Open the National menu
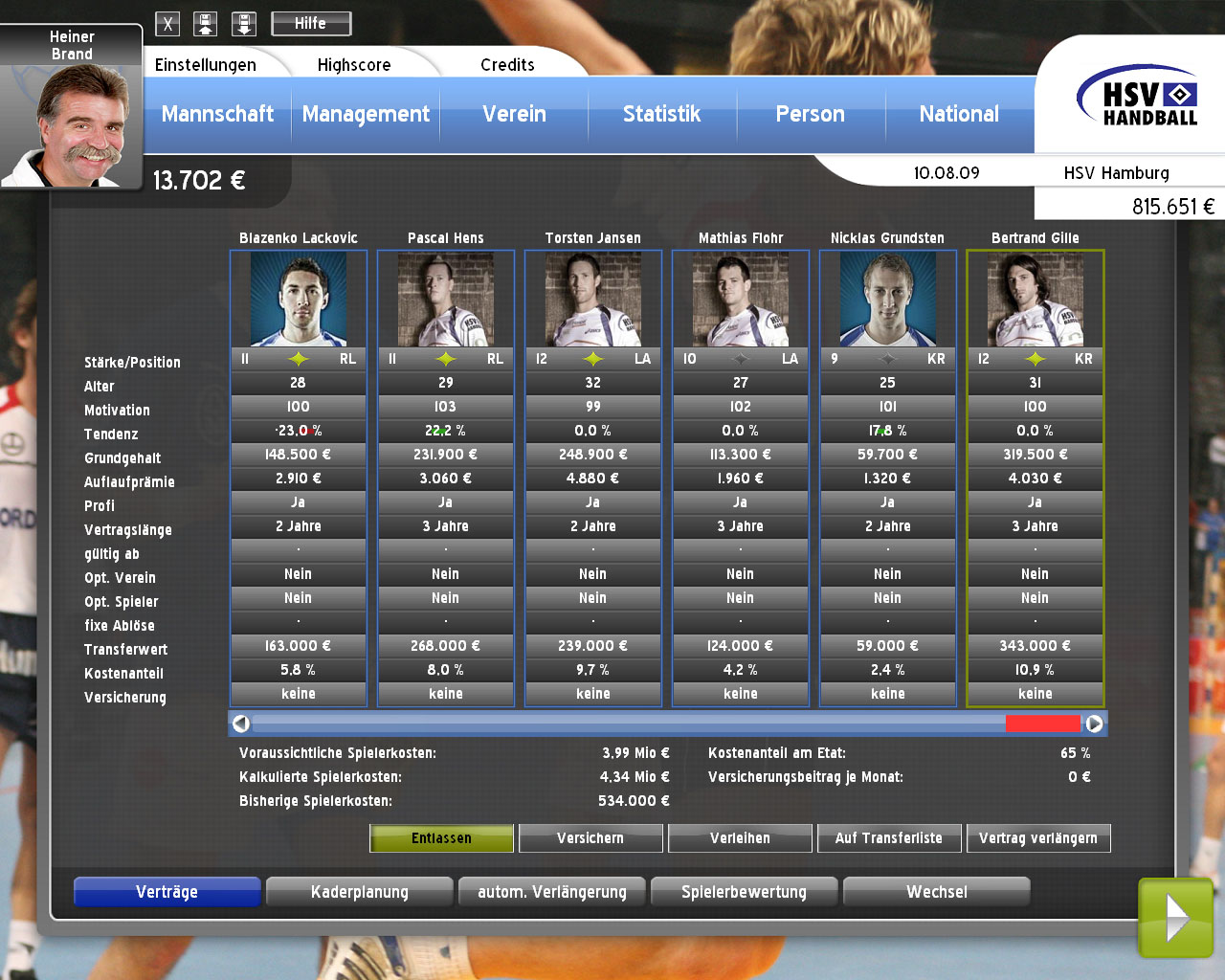The image size is (1225, 980). (x=959, y=114)
